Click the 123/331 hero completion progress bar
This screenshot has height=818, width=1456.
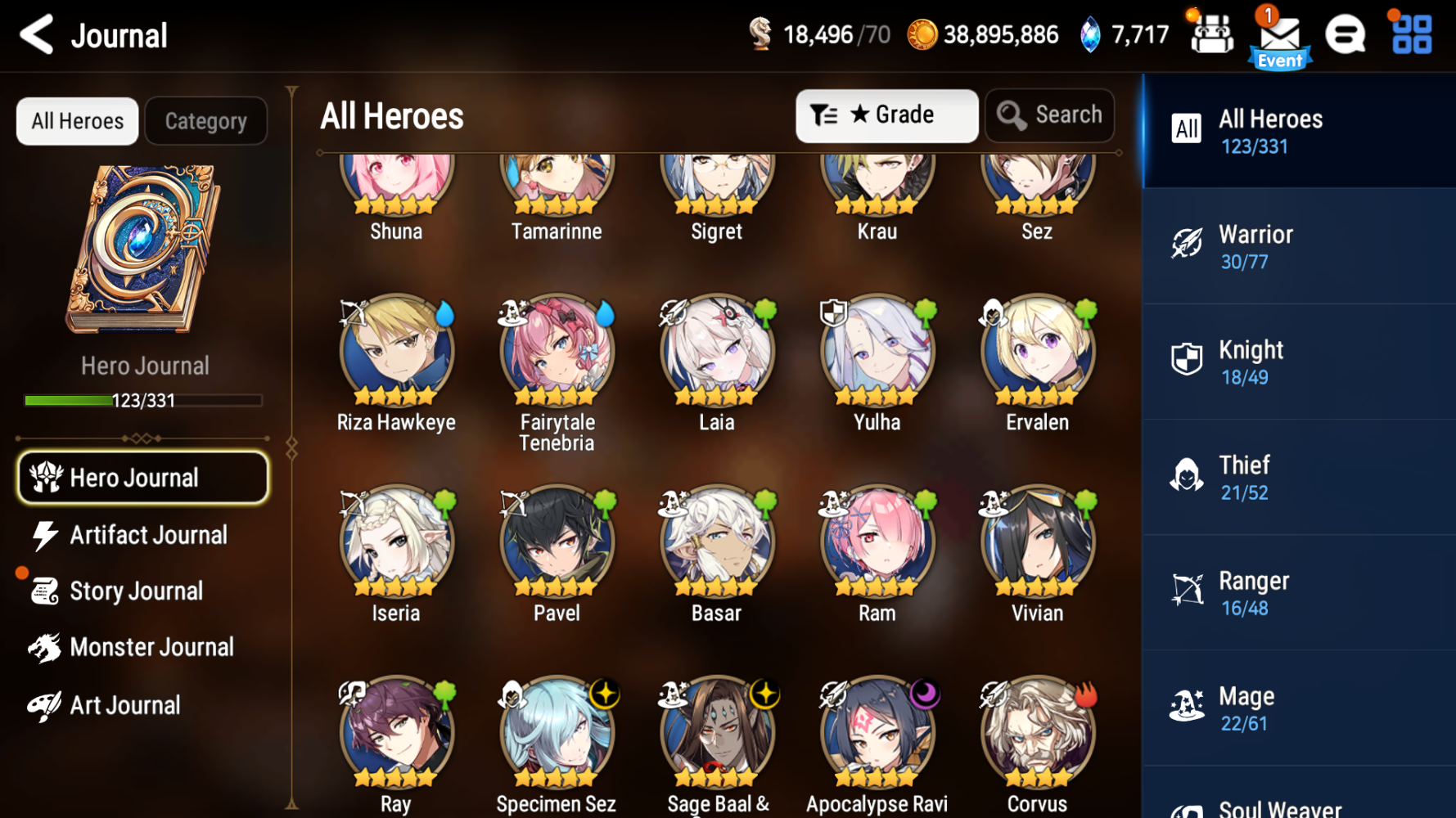(x=143, y=401)
